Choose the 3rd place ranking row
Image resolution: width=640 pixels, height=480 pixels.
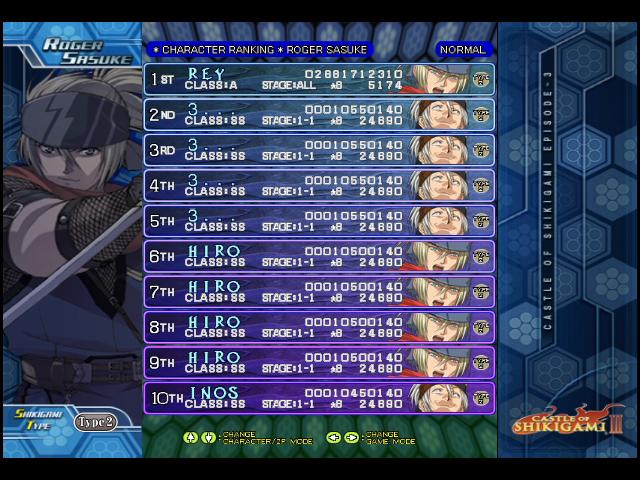(x=319, y=150)
